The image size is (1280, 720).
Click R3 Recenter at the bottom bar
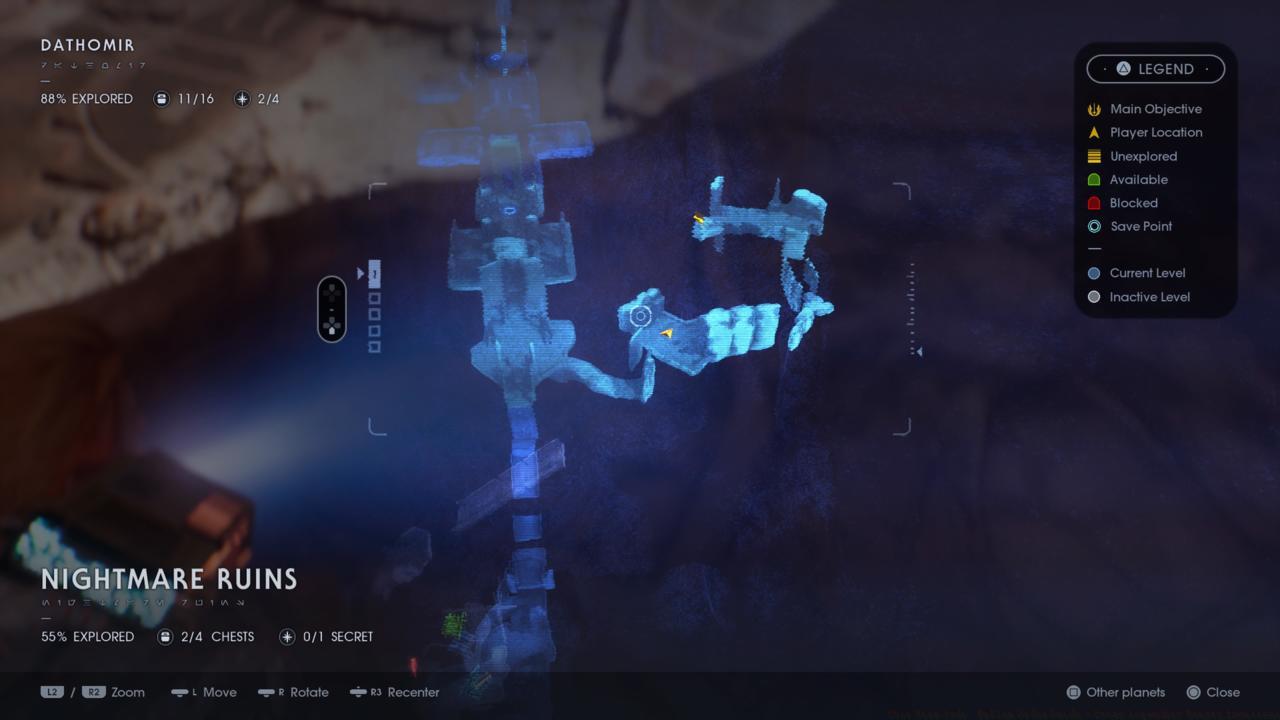pyautogui.click(x=394, y=692)
